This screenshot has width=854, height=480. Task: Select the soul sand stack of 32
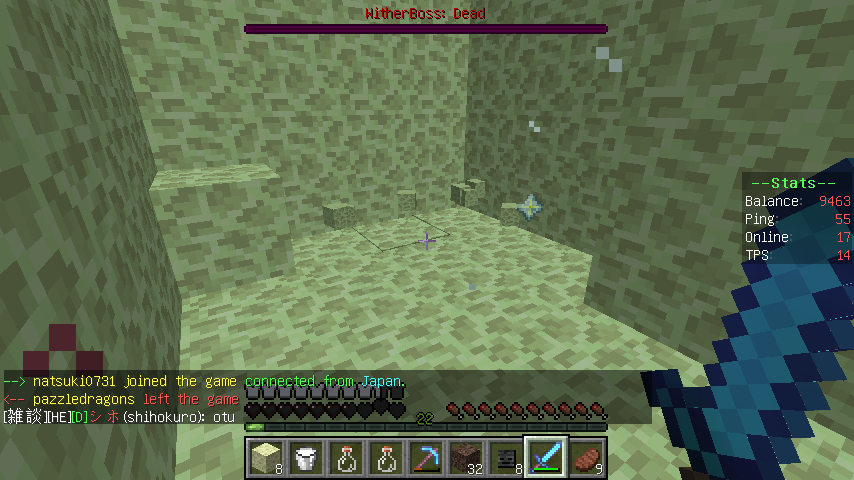(x=466, y=458)
